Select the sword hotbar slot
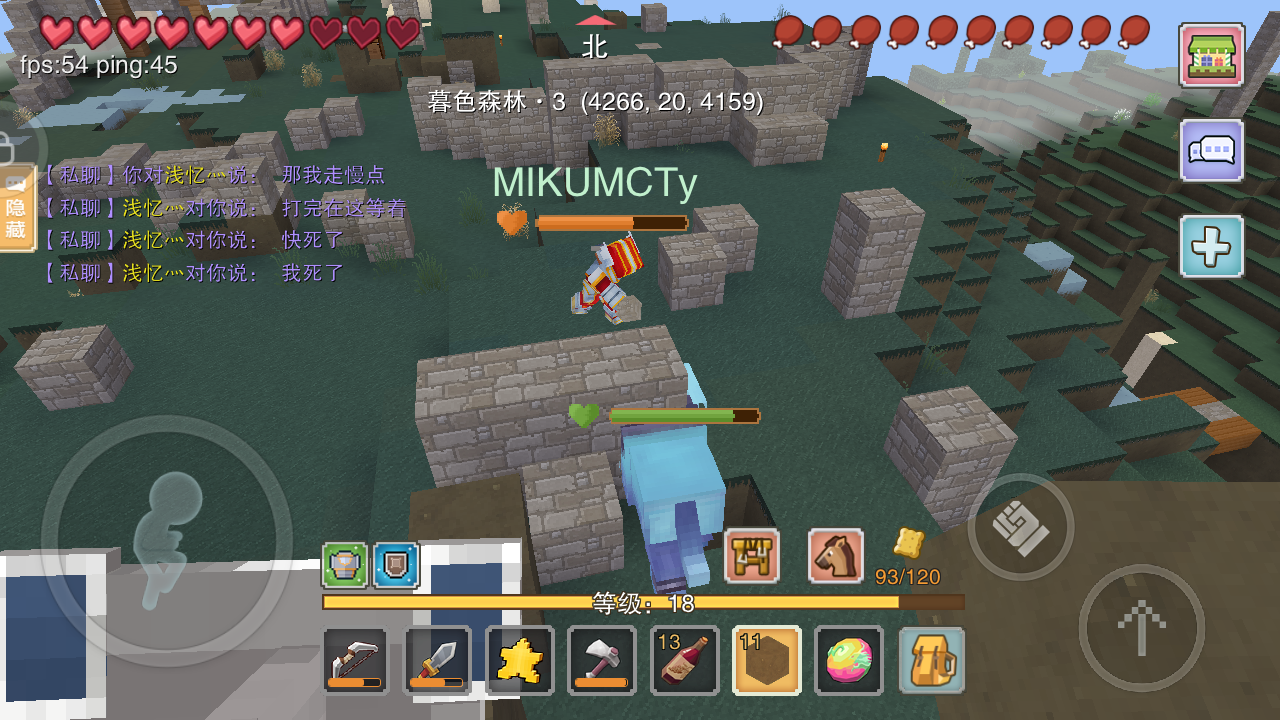This screenshot has height=720, width=1280. (437, 660)
